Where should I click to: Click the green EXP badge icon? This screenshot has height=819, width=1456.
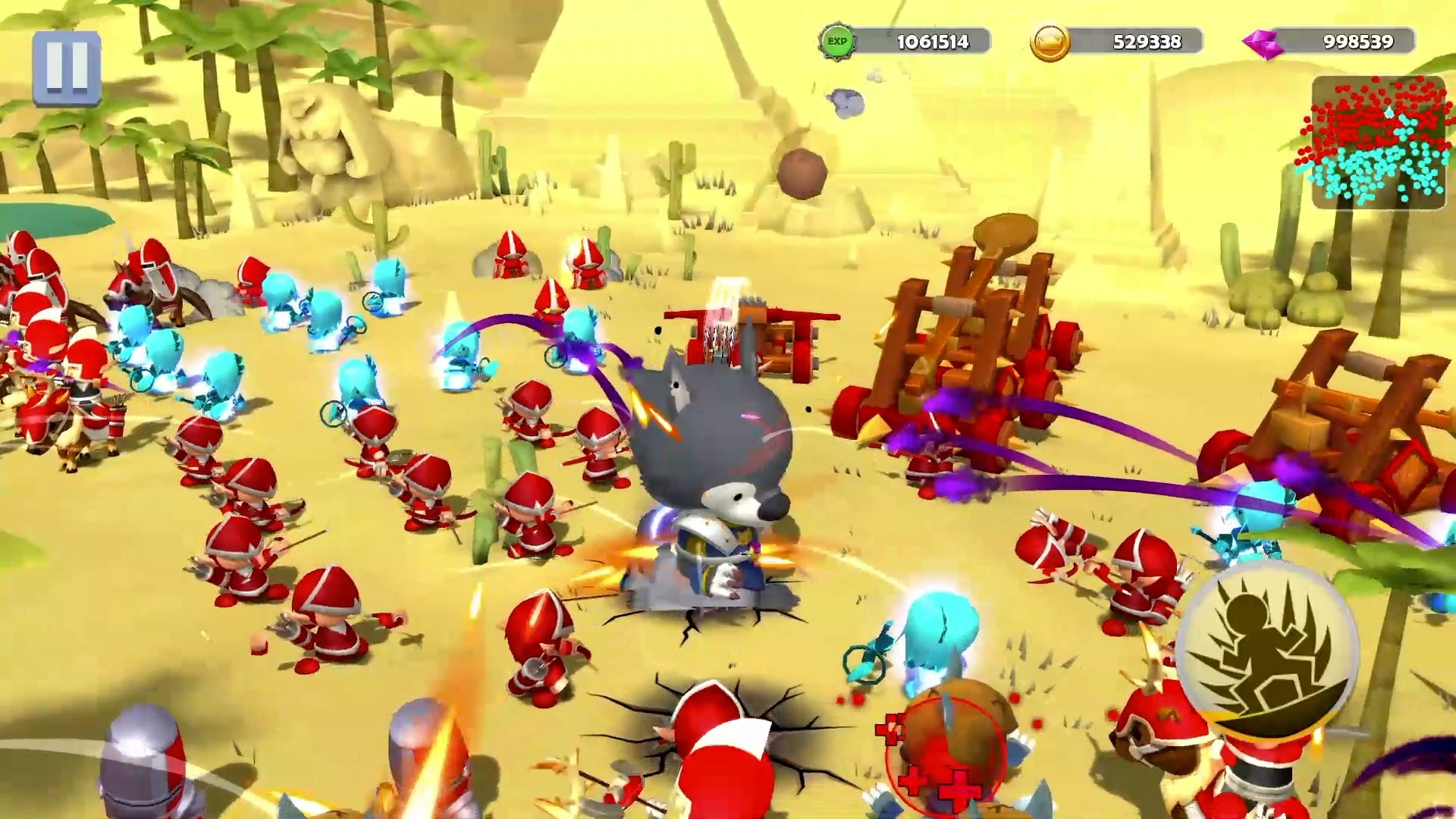tap(838, 42)
